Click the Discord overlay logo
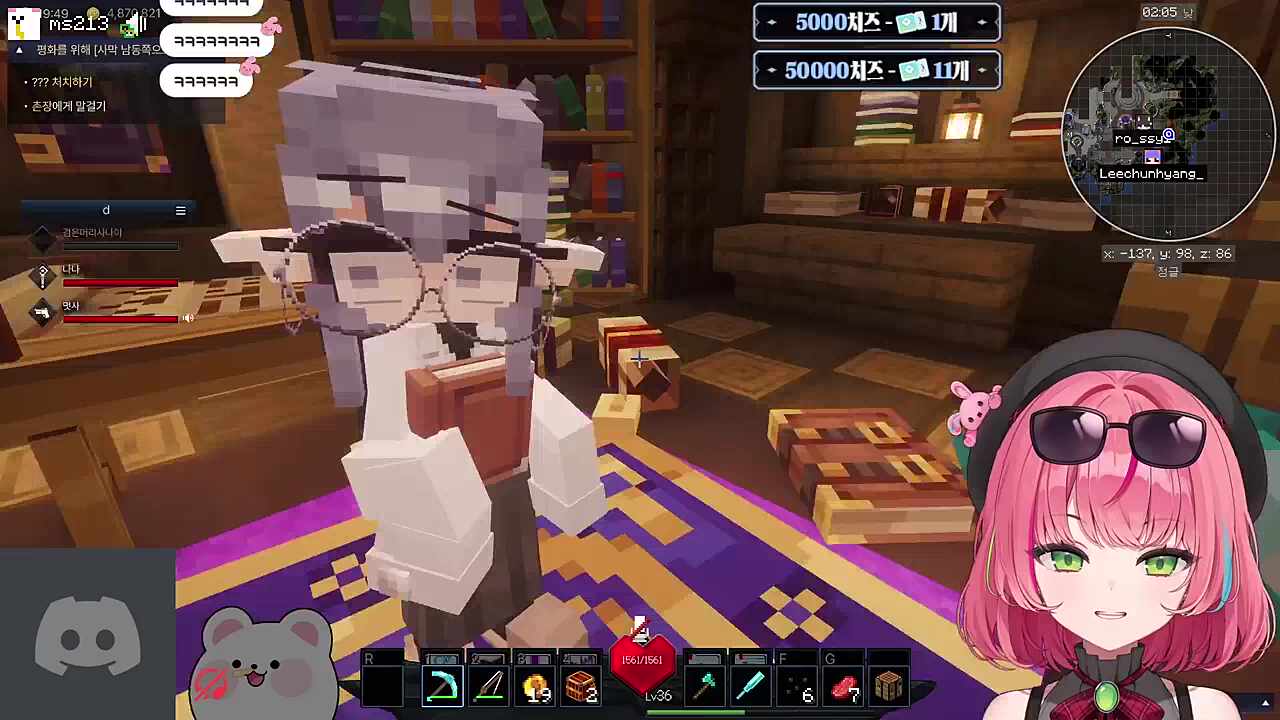 coord(88,636)
